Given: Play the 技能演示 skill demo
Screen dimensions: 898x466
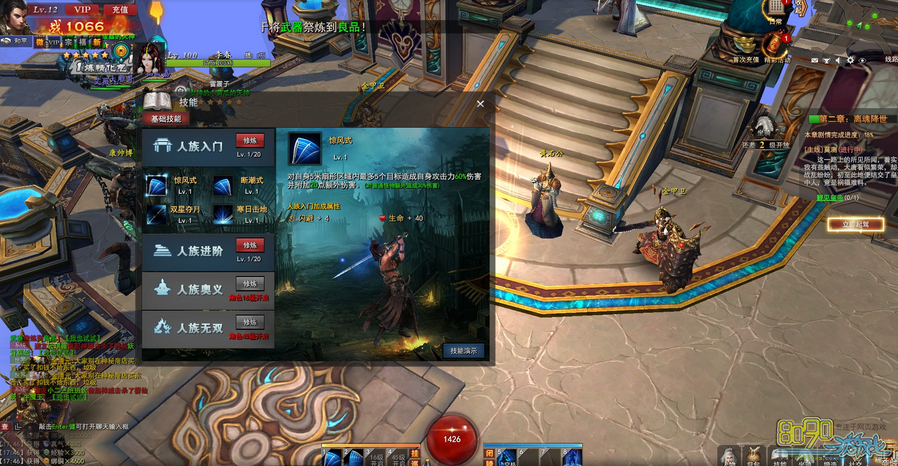Looking at the screenshot, I should point(464,351).
